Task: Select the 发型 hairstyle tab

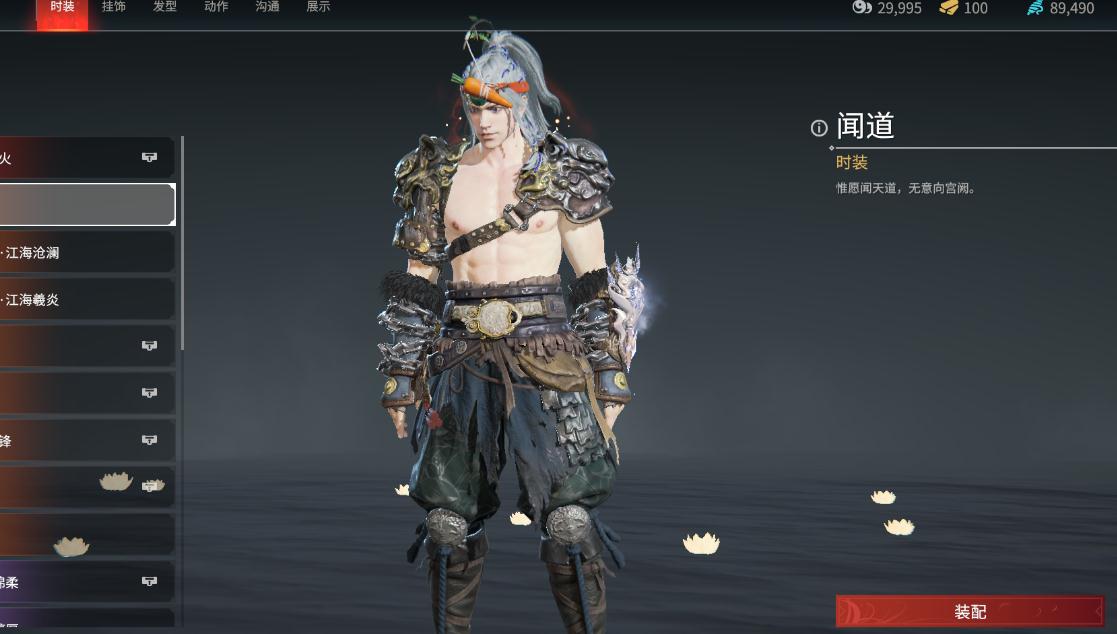Action: coord(165,7)
